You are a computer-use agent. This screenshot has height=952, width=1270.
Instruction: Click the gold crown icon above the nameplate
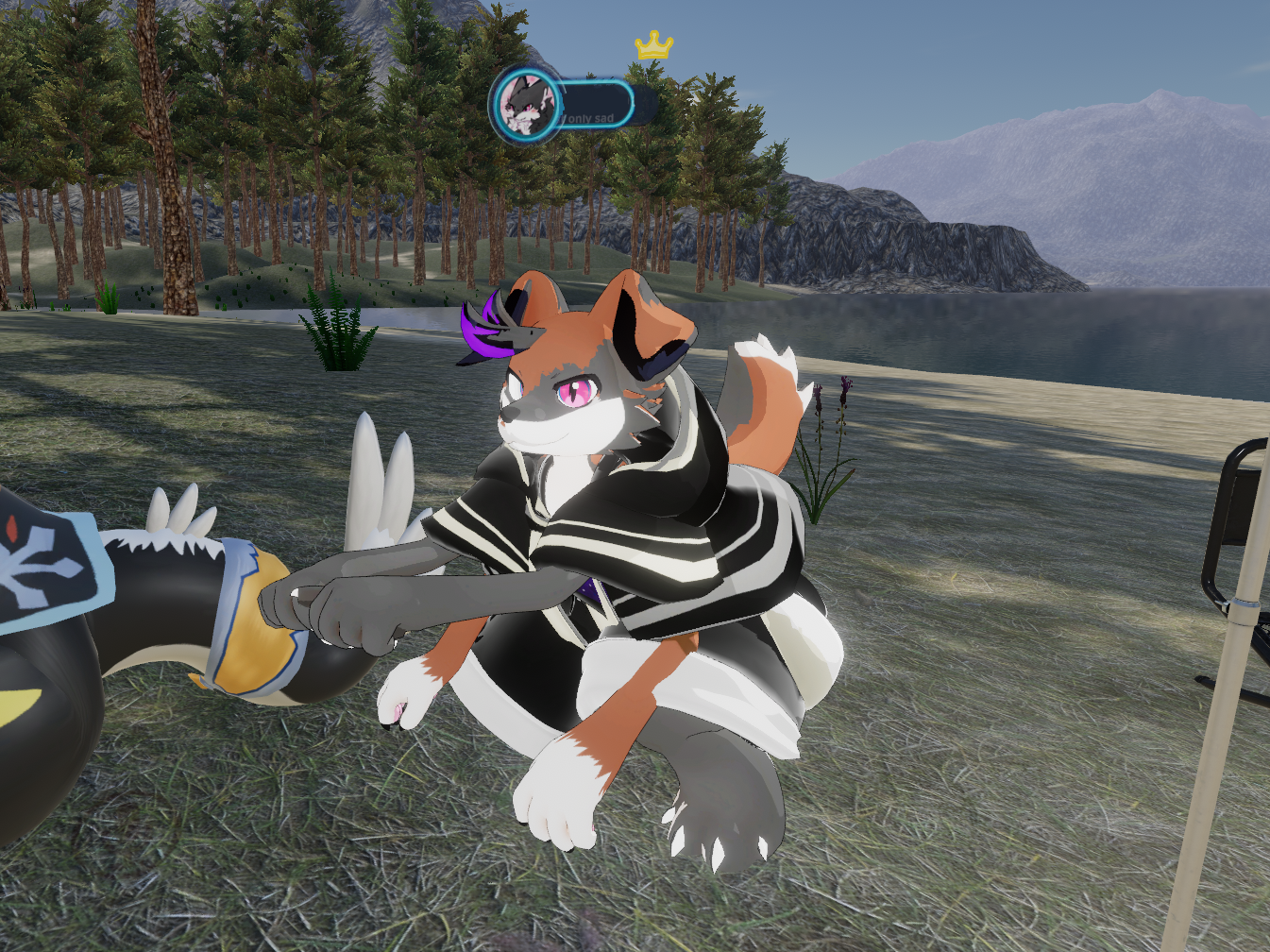click(653, 44)
